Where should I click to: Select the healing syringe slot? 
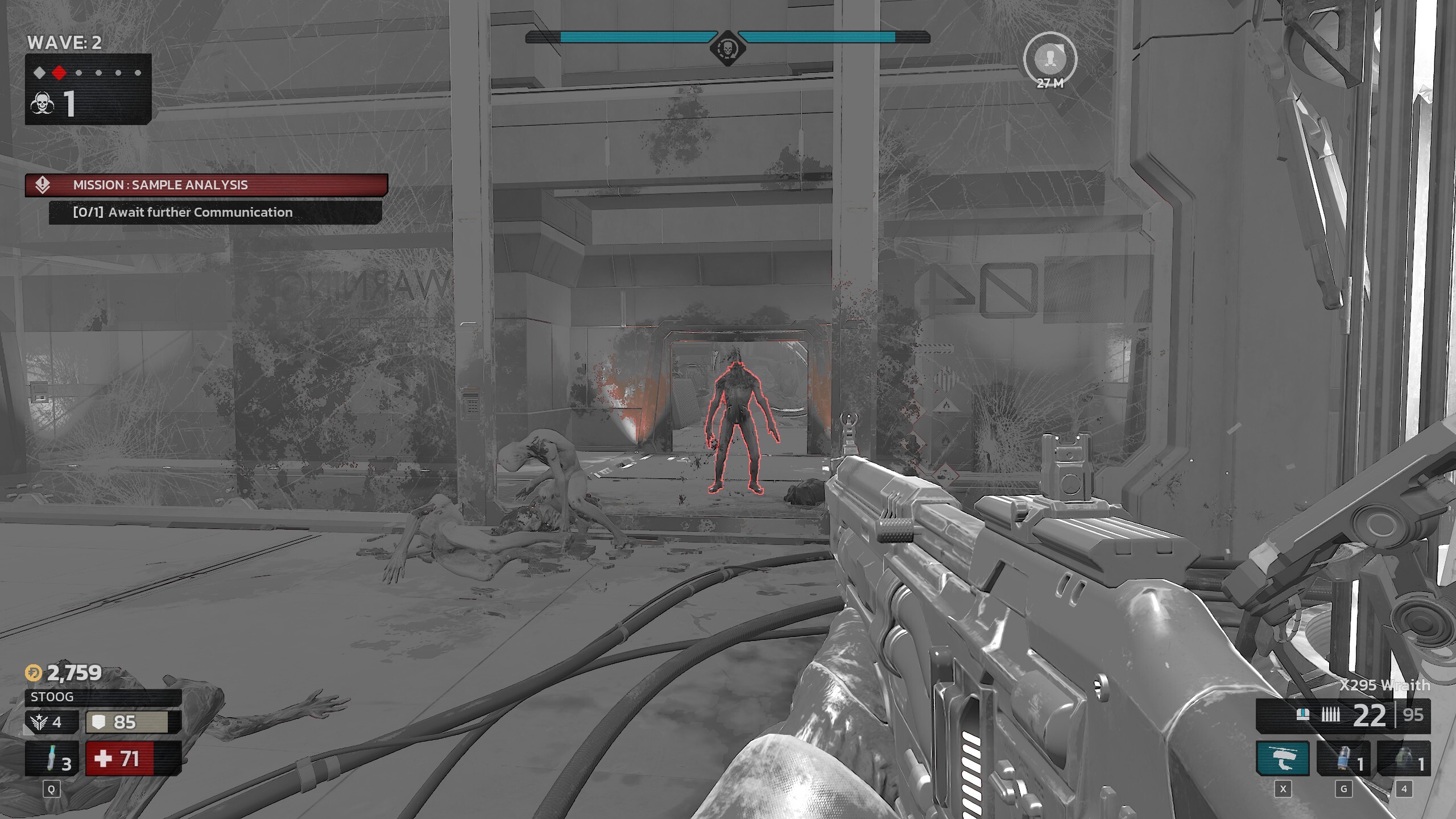pos(51,759)
